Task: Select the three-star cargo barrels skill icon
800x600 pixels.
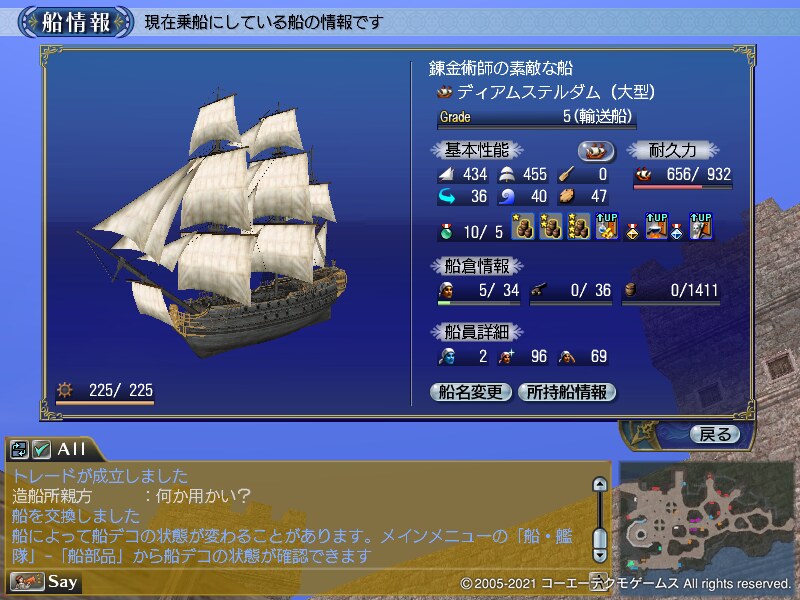Action: 578,229
